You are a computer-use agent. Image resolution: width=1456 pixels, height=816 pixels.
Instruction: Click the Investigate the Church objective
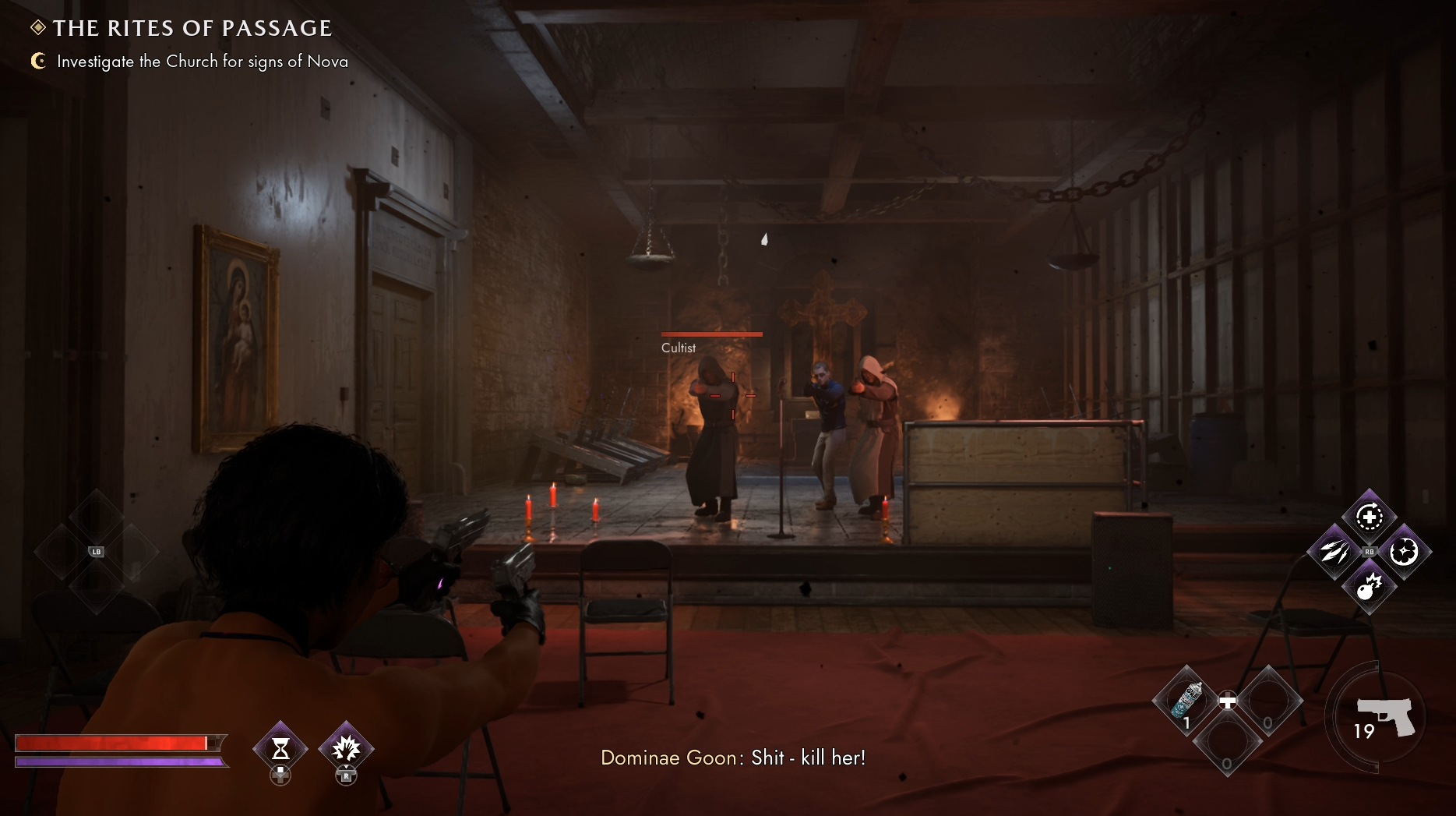(202, 62)
